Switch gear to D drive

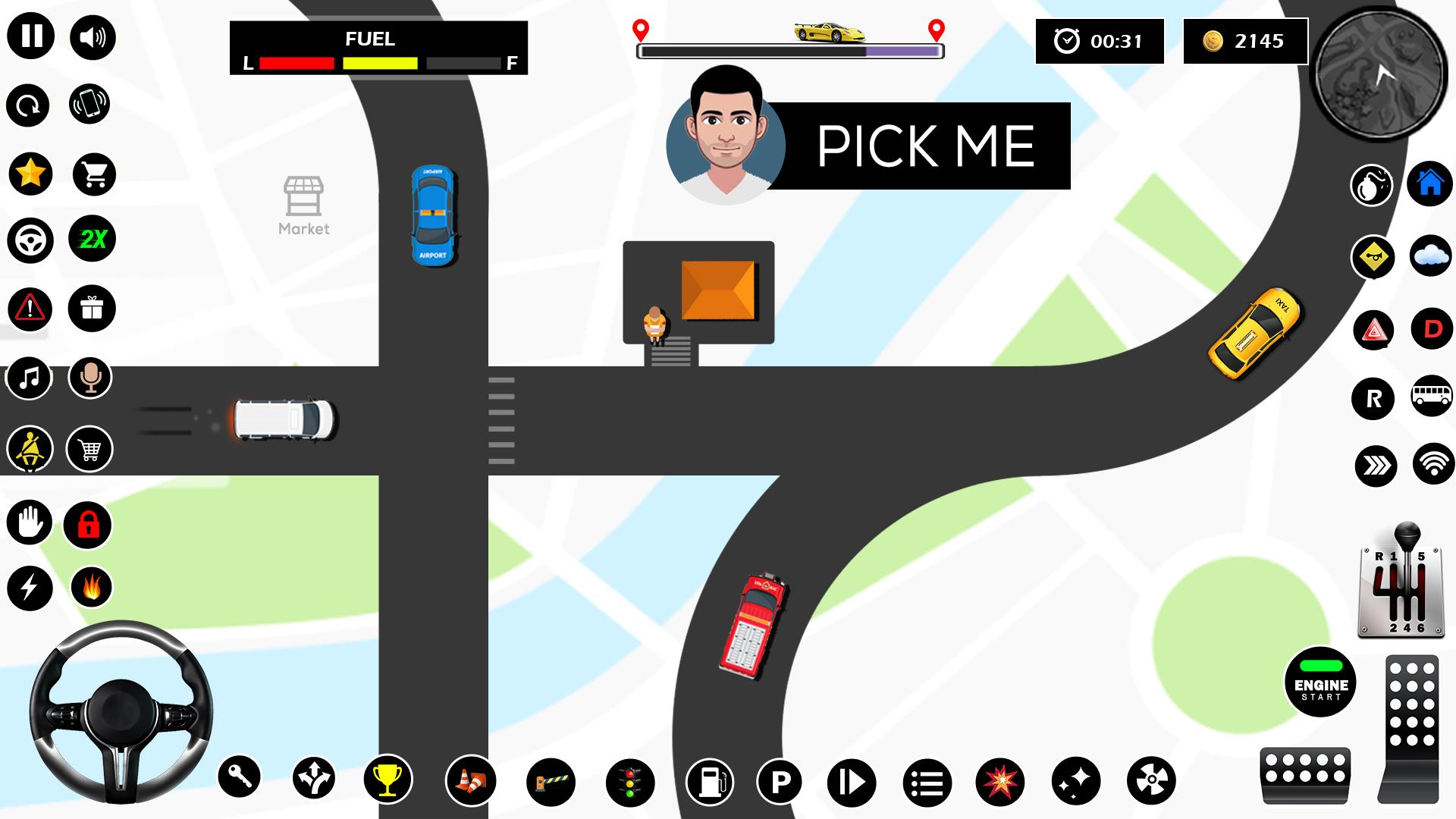click(x=1432, y=329)
